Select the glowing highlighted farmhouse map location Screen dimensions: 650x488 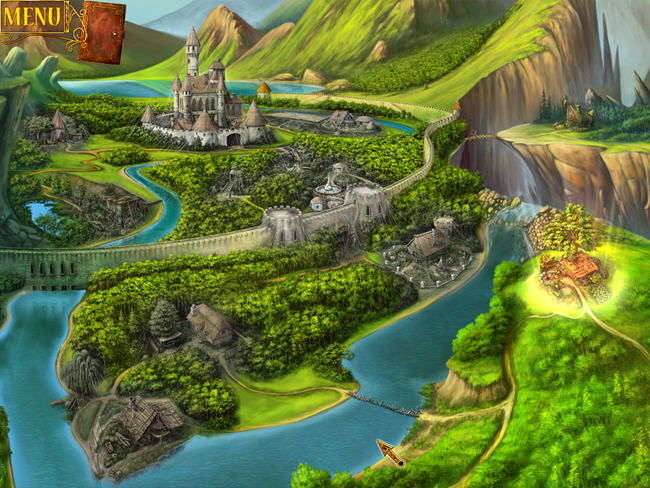[570, 270]
